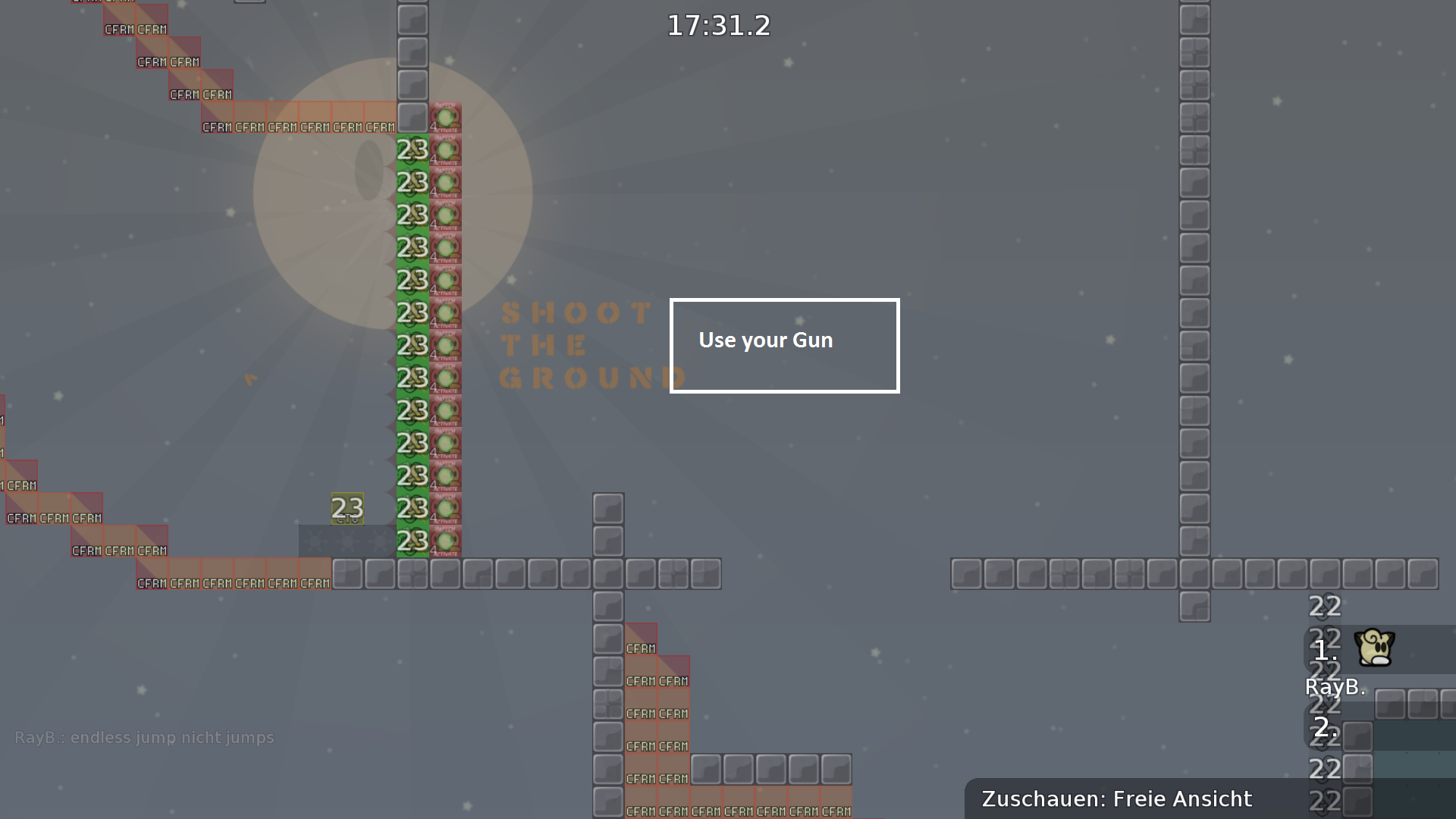Click the stone block atop the right vertical column
1456x819 pixels.
pos(1193,20)
